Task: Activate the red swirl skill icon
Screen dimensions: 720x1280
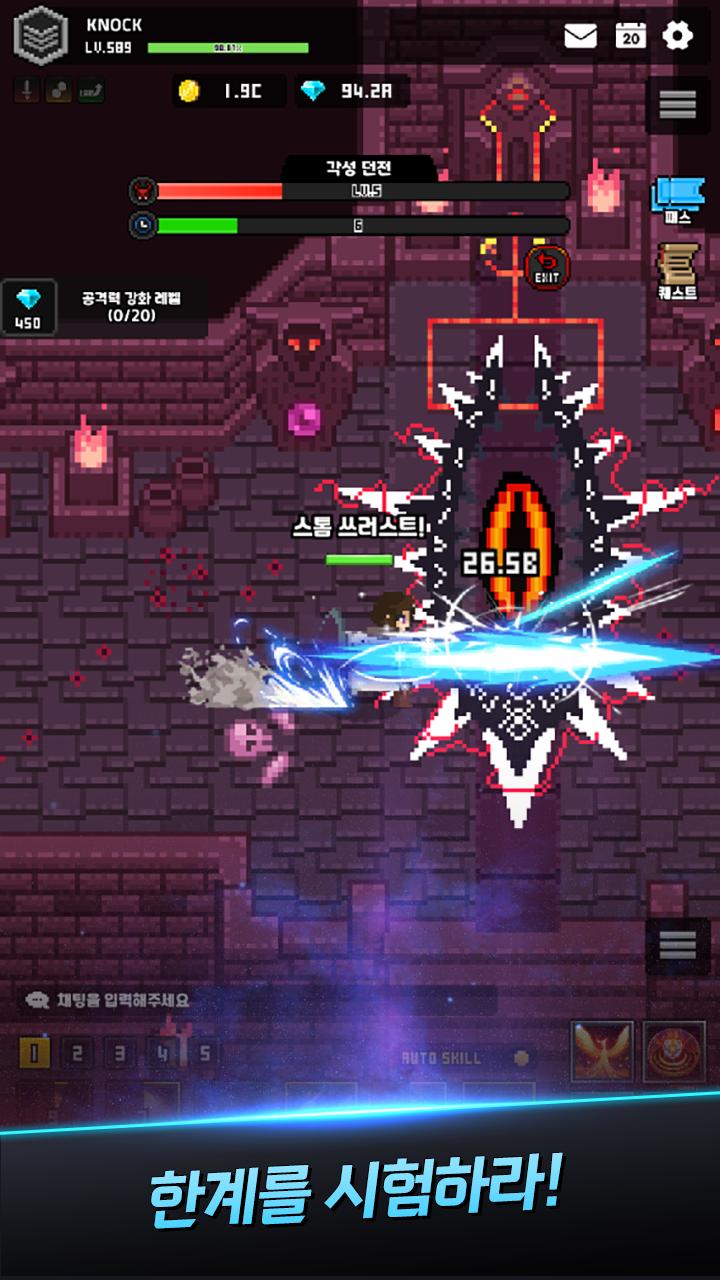Action: pos(673,1052)
